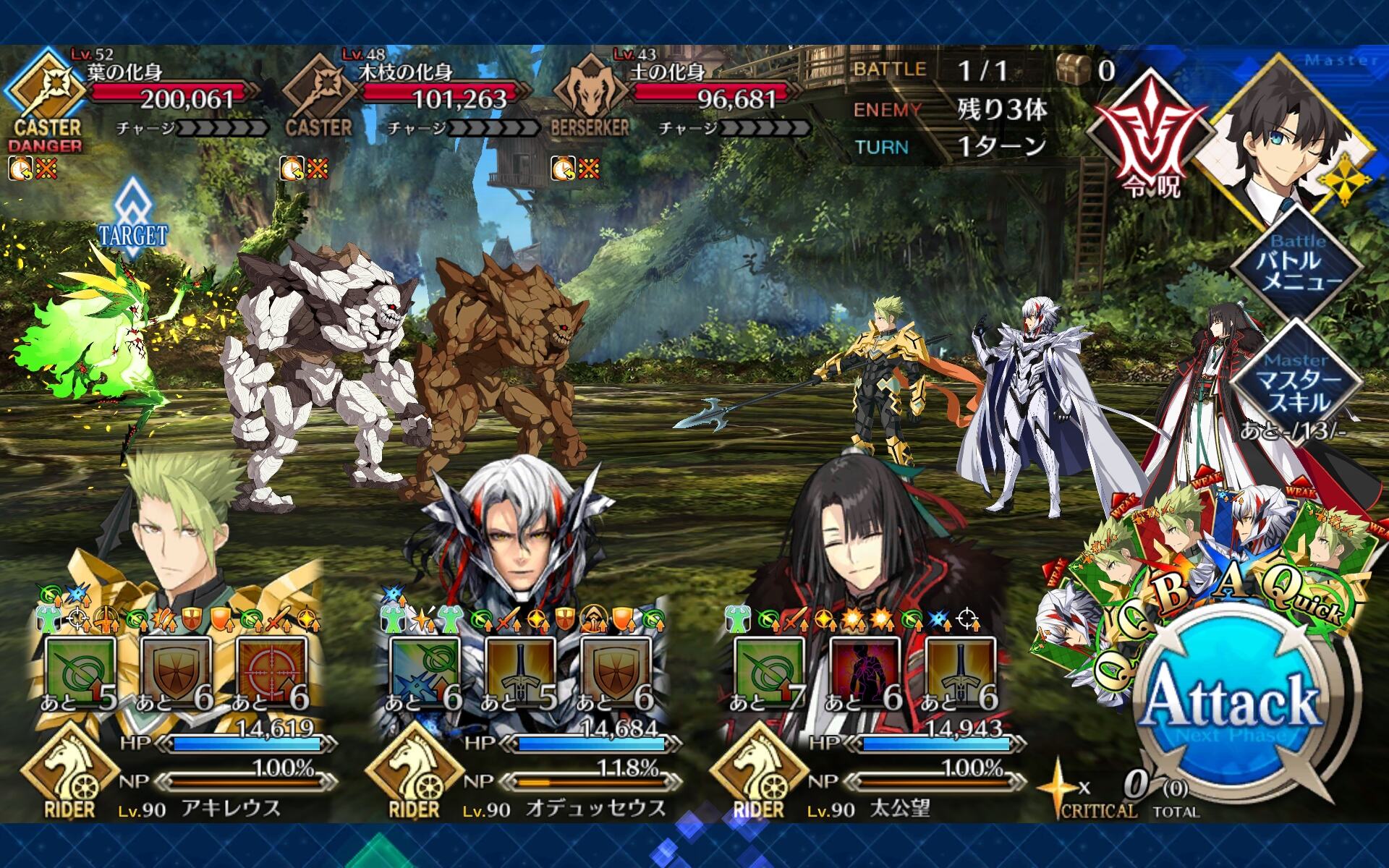Image resolution: width=1389 pixels, height=868 pixels.
Task: Activate Taigong Wang's first green skill icon
Action: 769,674
